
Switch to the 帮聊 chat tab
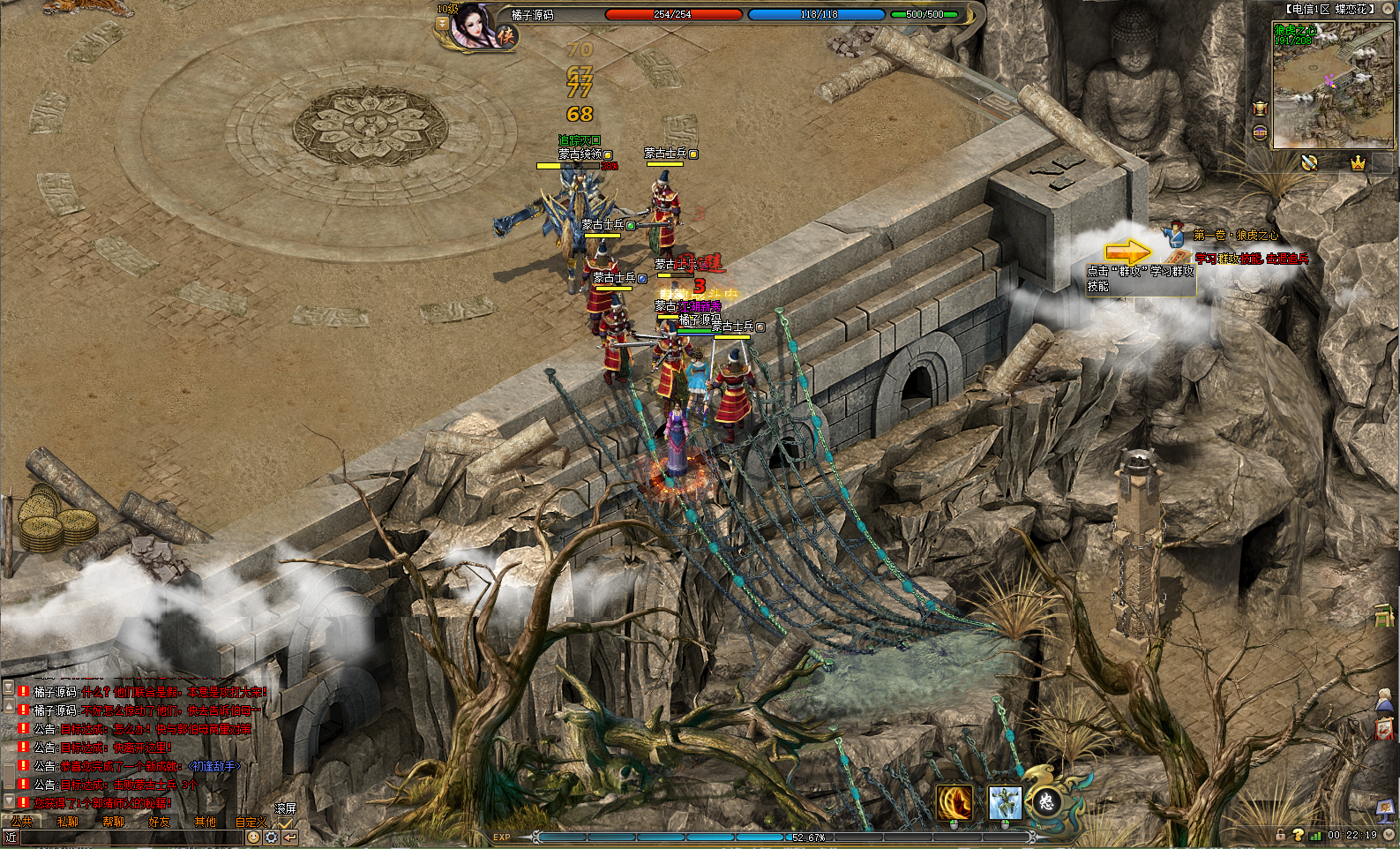click(114, 822)
